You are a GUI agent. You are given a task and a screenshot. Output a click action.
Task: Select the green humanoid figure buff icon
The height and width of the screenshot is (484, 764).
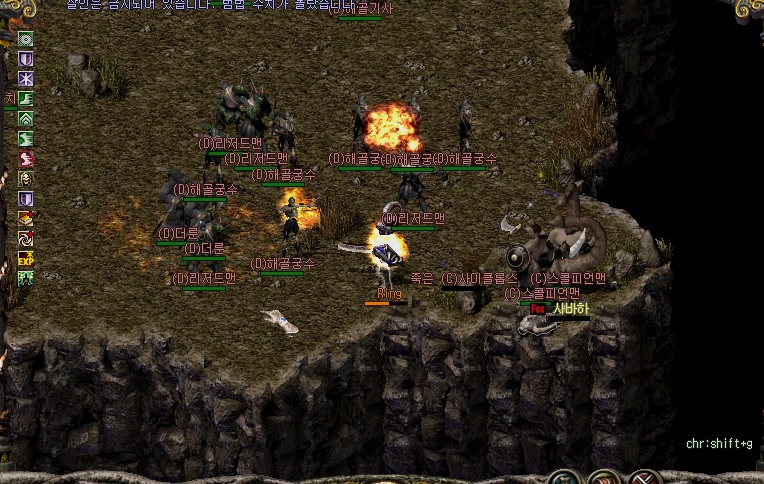point(26,278)
